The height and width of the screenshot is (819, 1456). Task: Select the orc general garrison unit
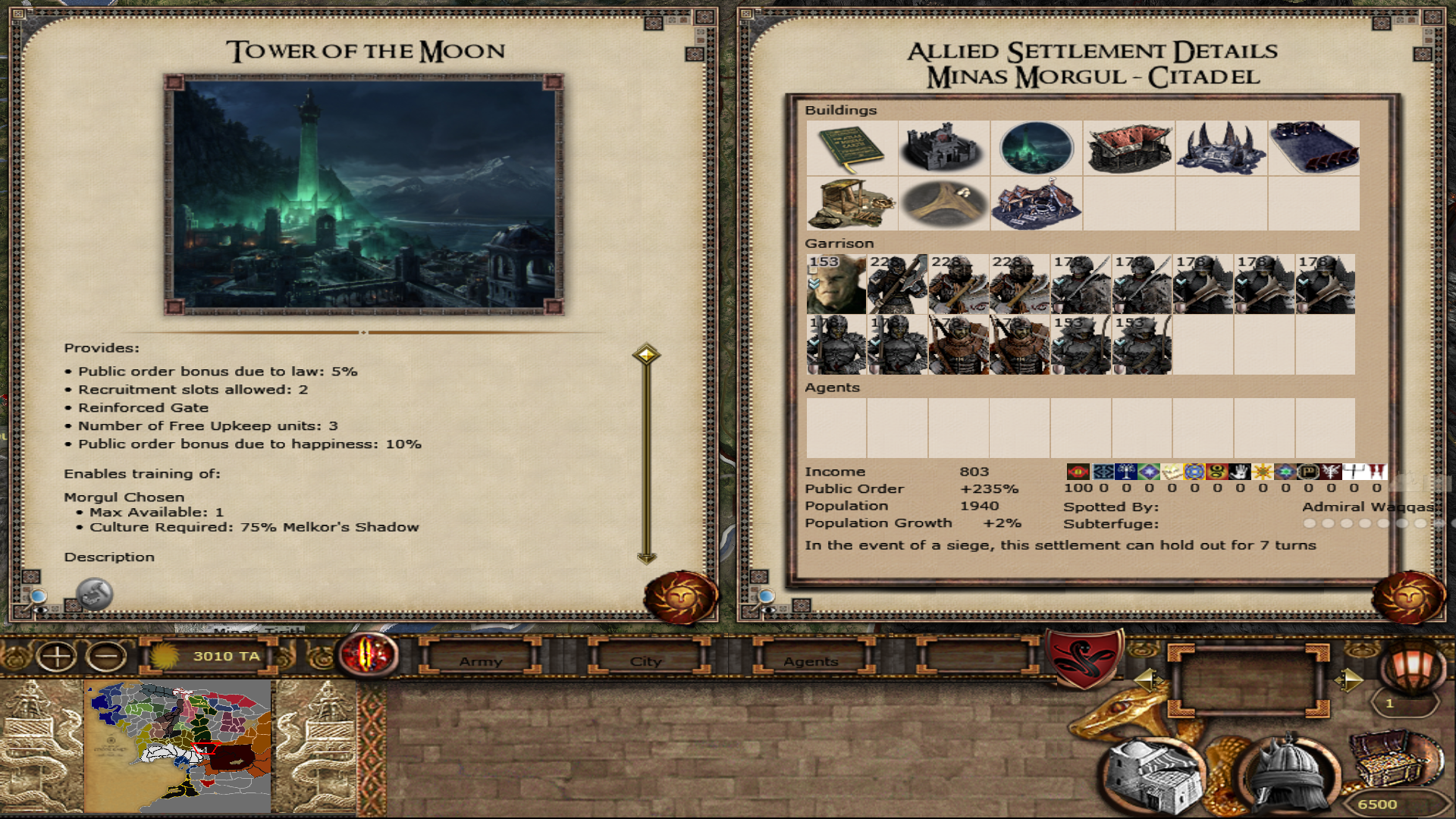point(836,284)
